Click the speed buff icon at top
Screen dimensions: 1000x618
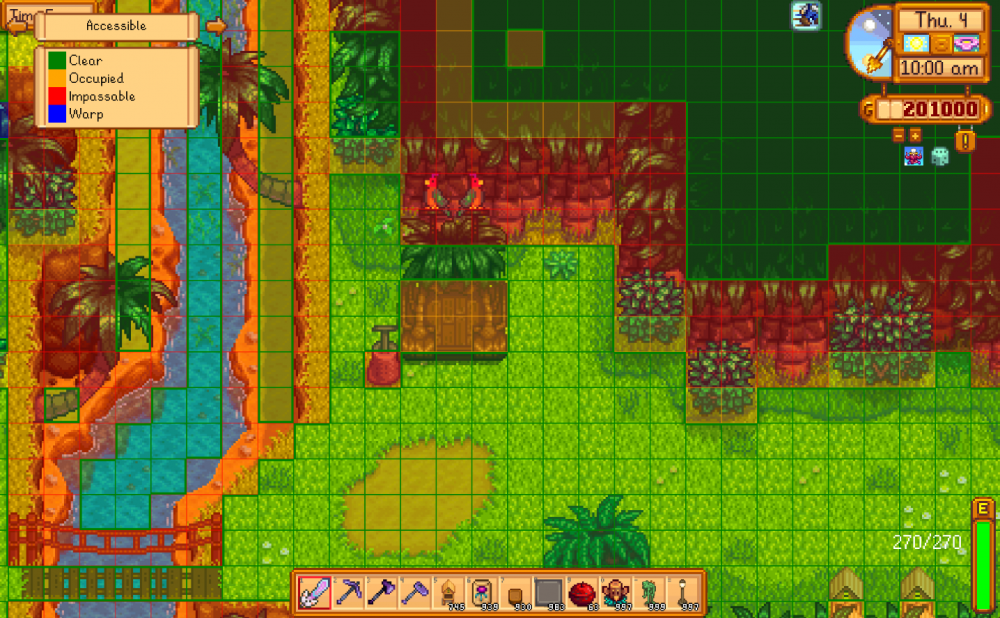click(x=807, y=14)
